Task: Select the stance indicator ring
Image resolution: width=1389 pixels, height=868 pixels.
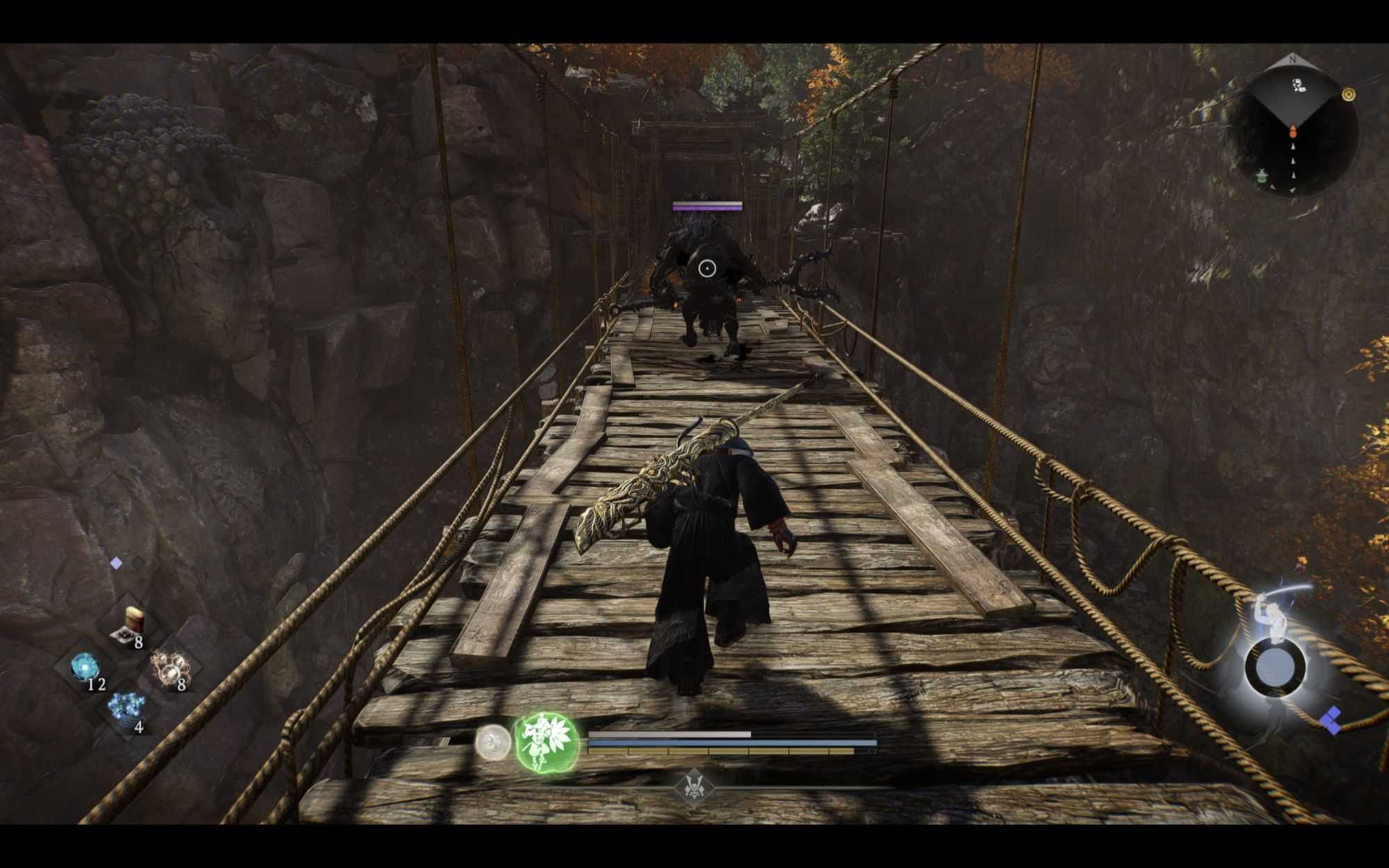Action: coord(1275,667)
